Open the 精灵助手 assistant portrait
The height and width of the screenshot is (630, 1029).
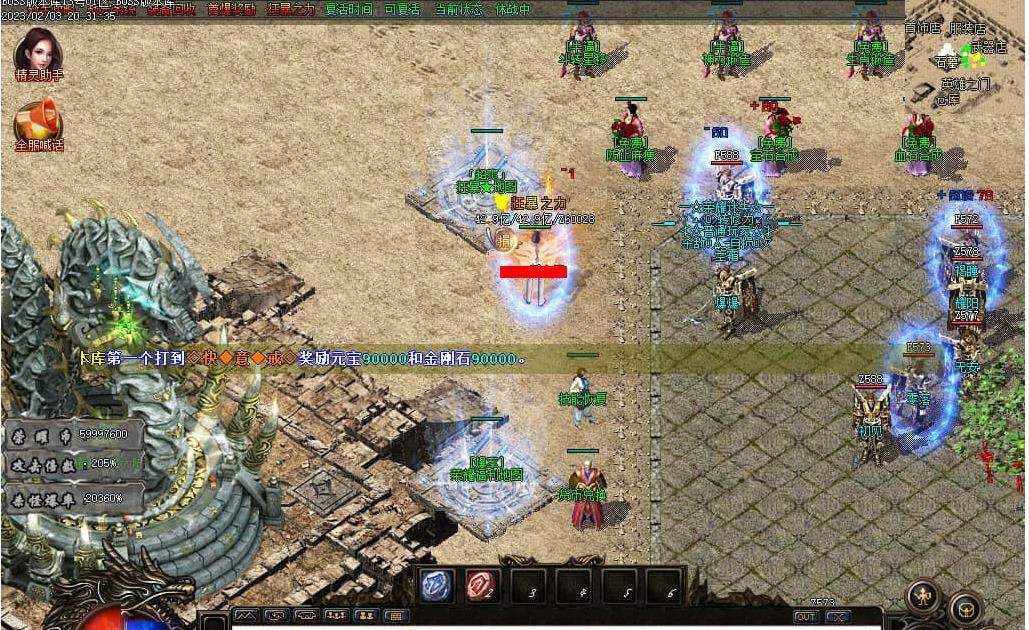(x=39, y=51)
